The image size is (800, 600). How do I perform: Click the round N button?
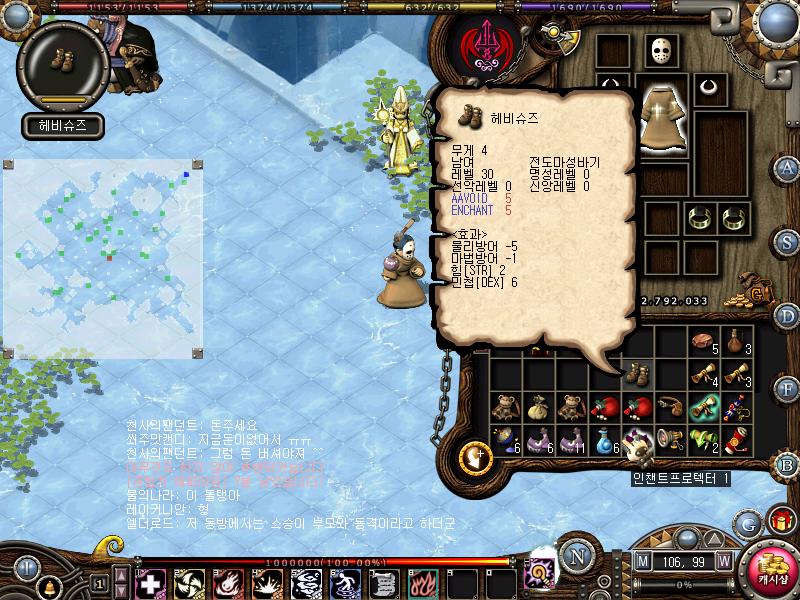[576, 556]
